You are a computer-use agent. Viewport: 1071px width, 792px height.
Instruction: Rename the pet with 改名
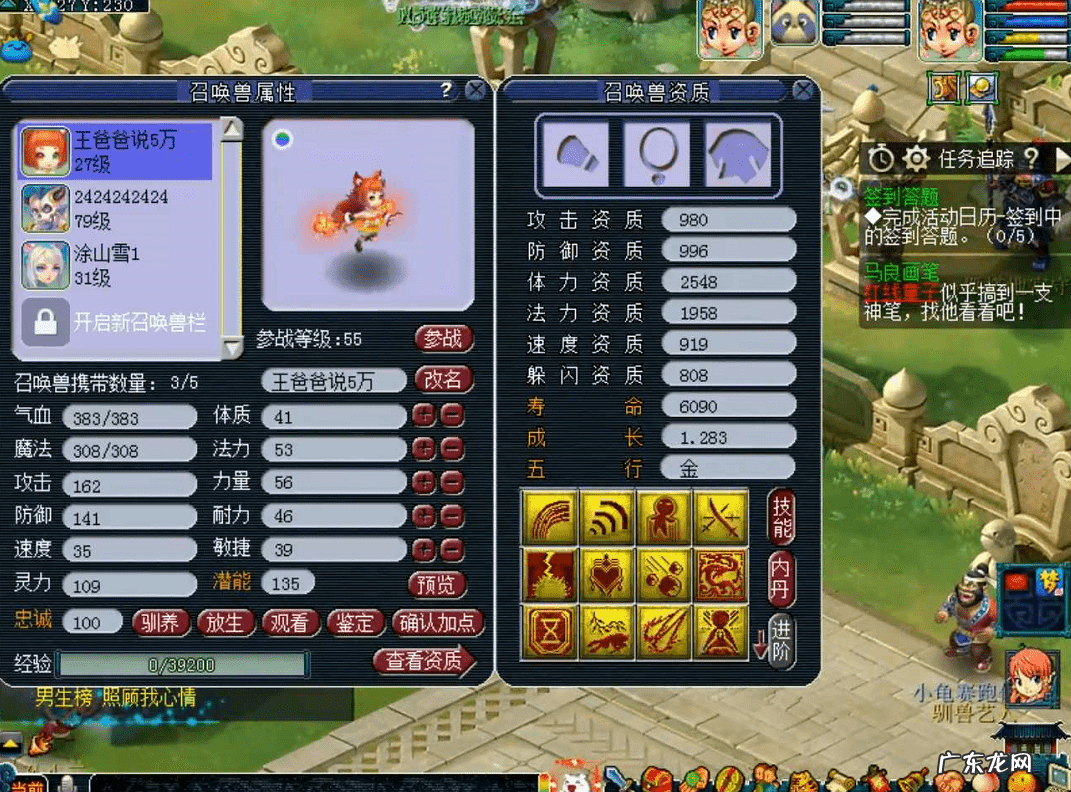pos(443,381)
